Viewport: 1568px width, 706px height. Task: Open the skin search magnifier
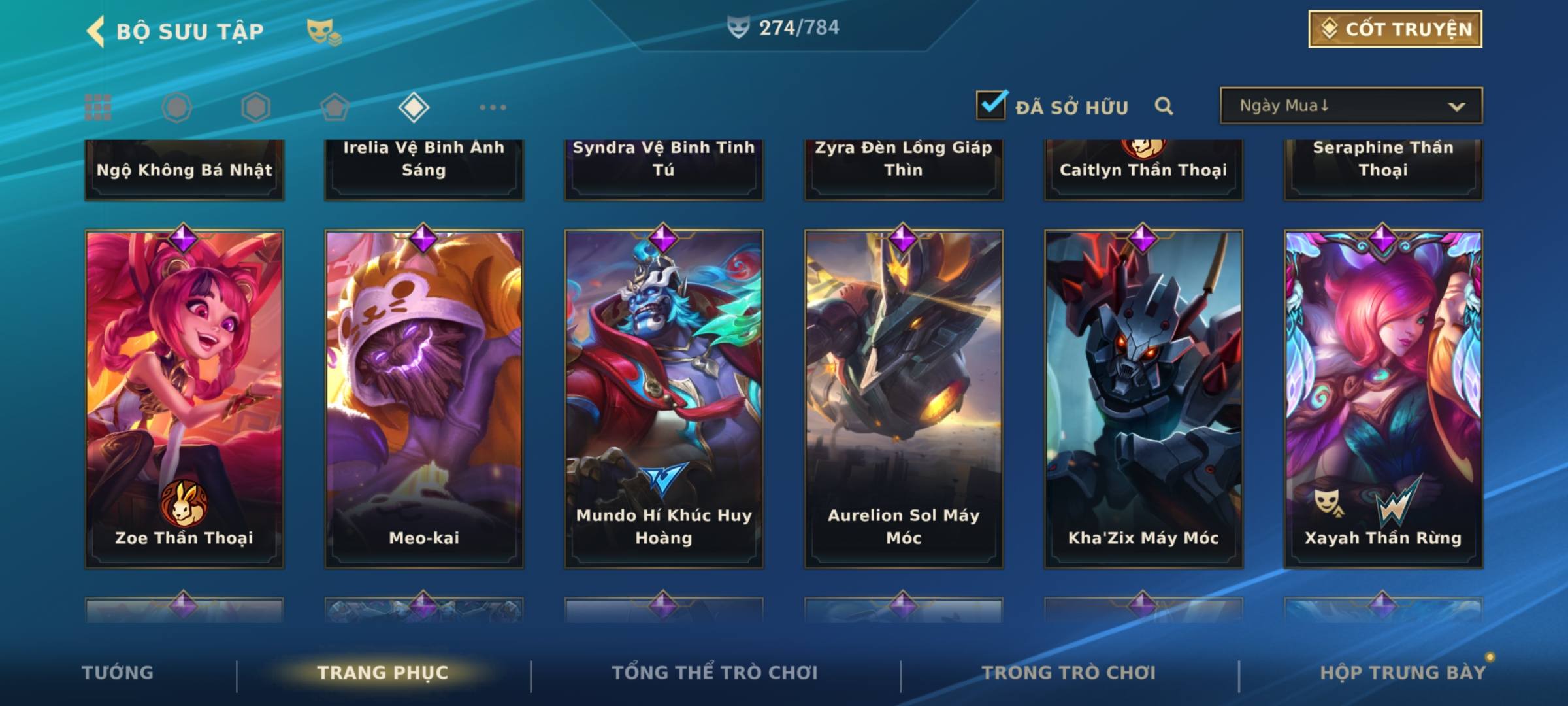[1164, 106]
